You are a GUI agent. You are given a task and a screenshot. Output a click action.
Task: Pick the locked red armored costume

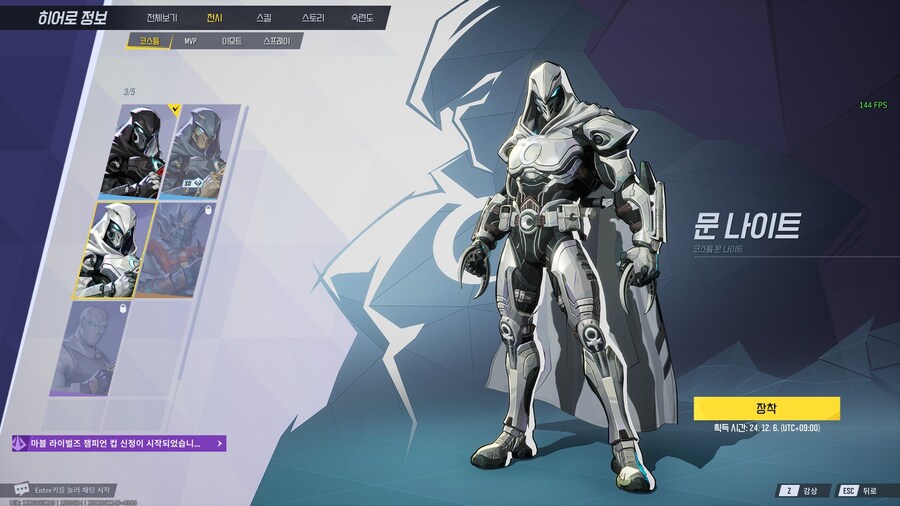point(188,248)
